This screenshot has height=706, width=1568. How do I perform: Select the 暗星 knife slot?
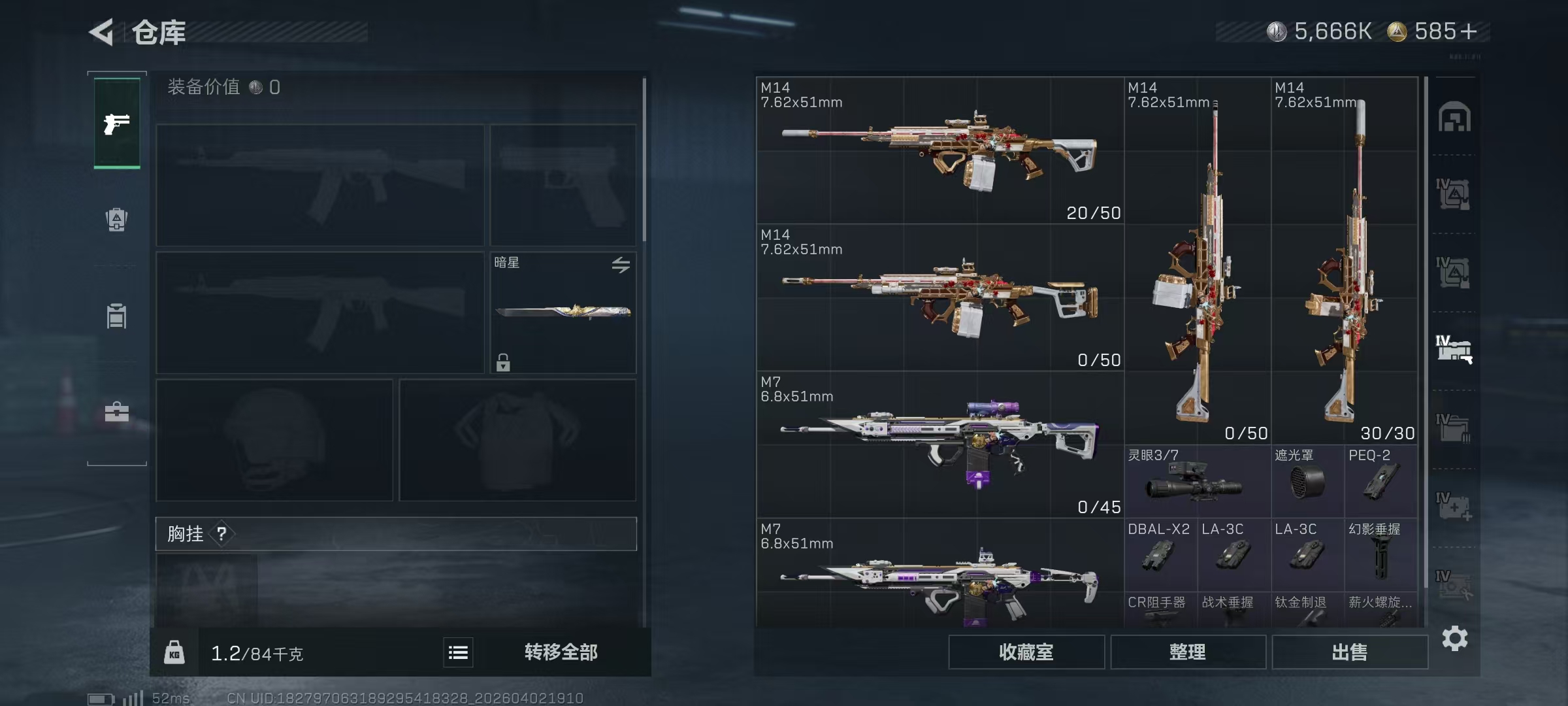563,312
